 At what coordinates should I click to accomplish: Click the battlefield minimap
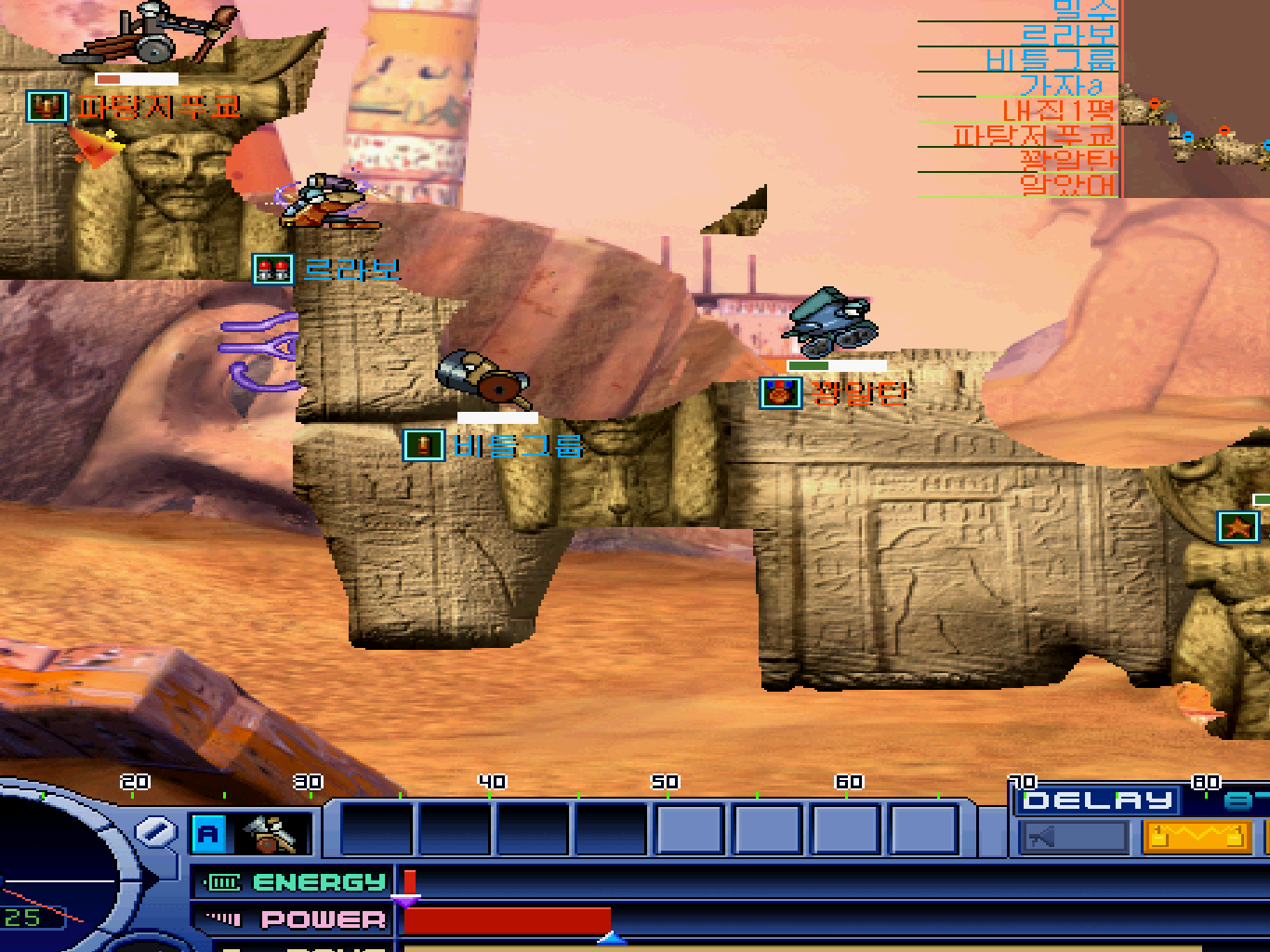1196,98
